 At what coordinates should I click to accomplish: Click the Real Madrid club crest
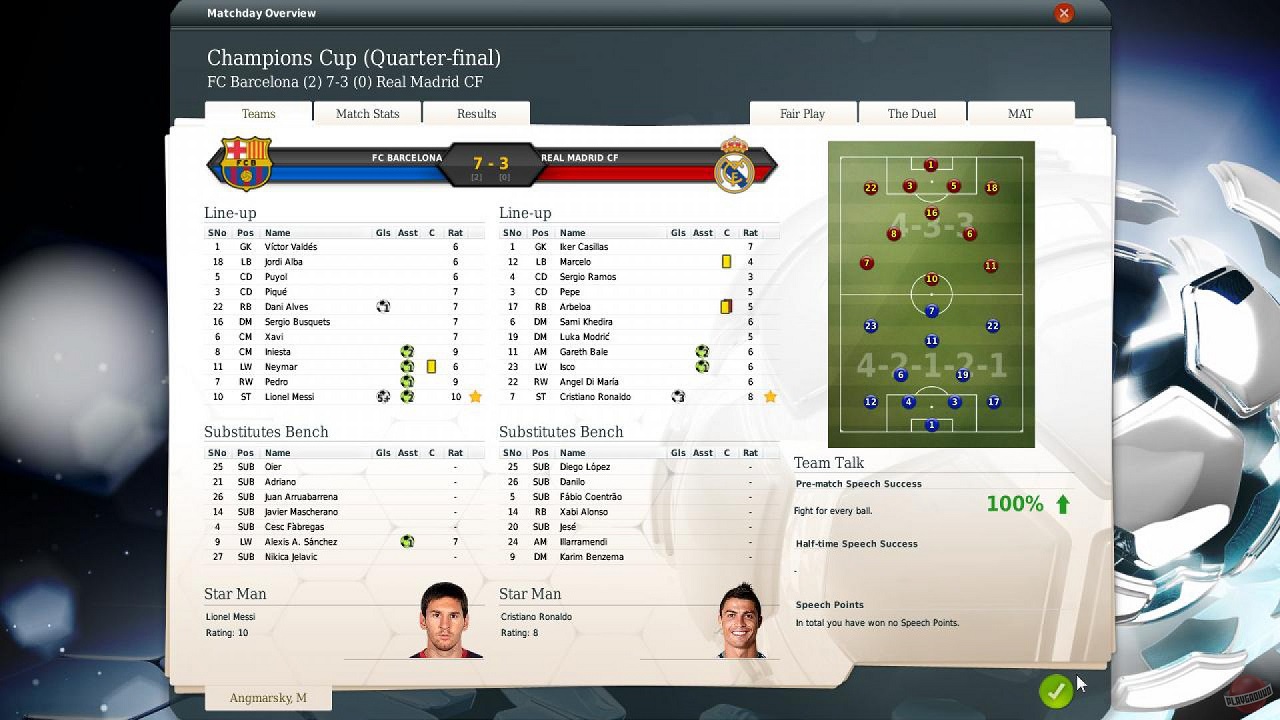click(734, 164)
